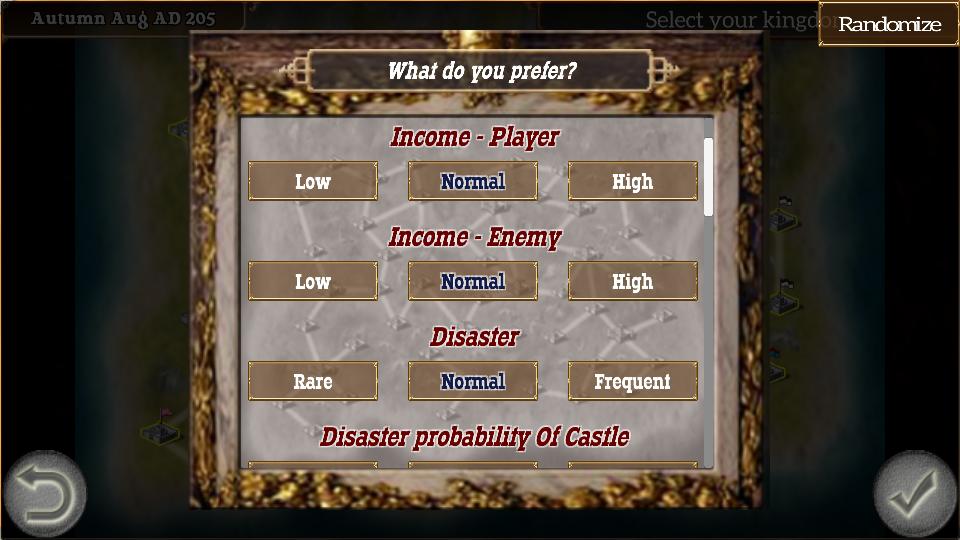The width and height of the screenshot is (960, 540).
Task: Set Disaster frequency to Rare
Action: click(313, 381)
